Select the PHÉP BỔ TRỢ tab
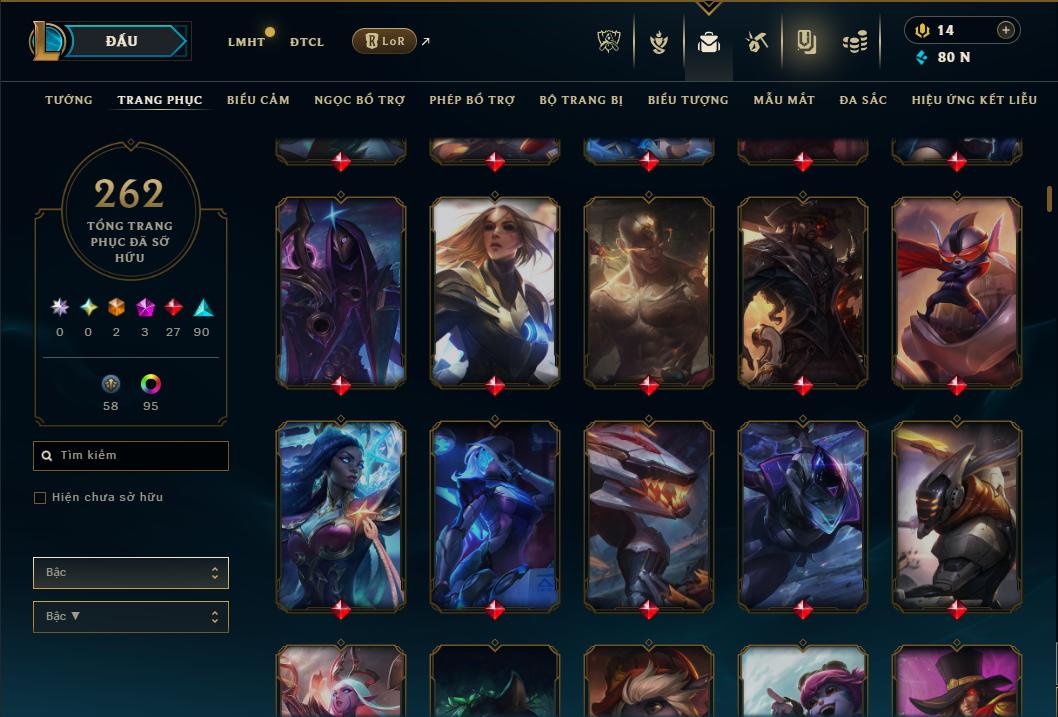Screen dimensions: 1058x717 (472, 100)
